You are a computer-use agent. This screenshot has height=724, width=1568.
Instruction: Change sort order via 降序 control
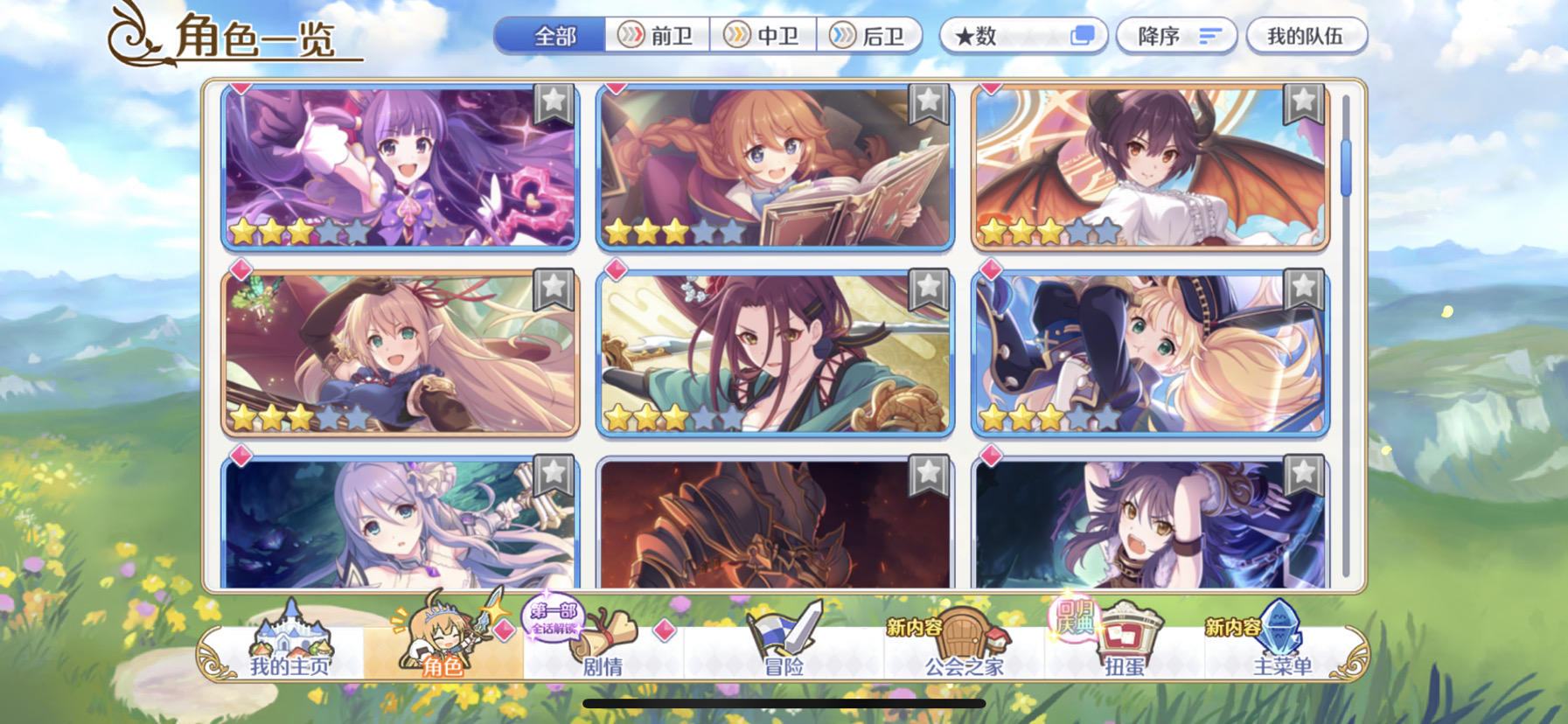pos(1175,36)
